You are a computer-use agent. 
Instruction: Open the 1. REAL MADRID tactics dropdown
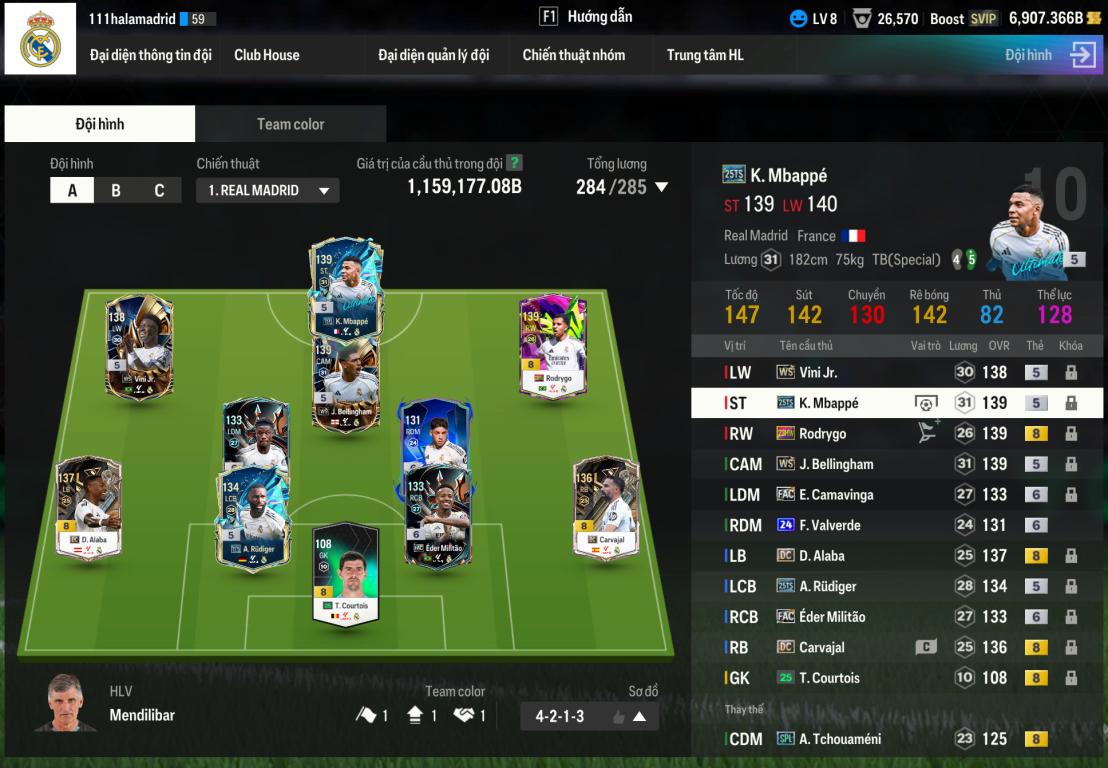[x=267, y=190]
